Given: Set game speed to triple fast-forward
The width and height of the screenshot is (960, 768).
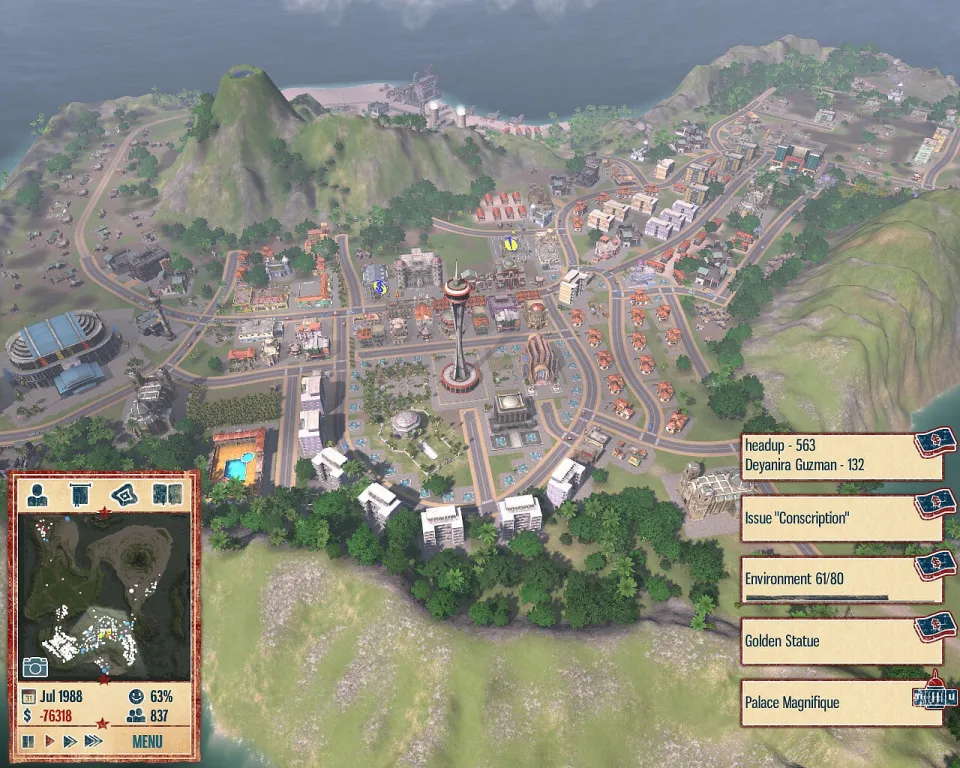Looking at the screenshot, I should tap(93, 741).
